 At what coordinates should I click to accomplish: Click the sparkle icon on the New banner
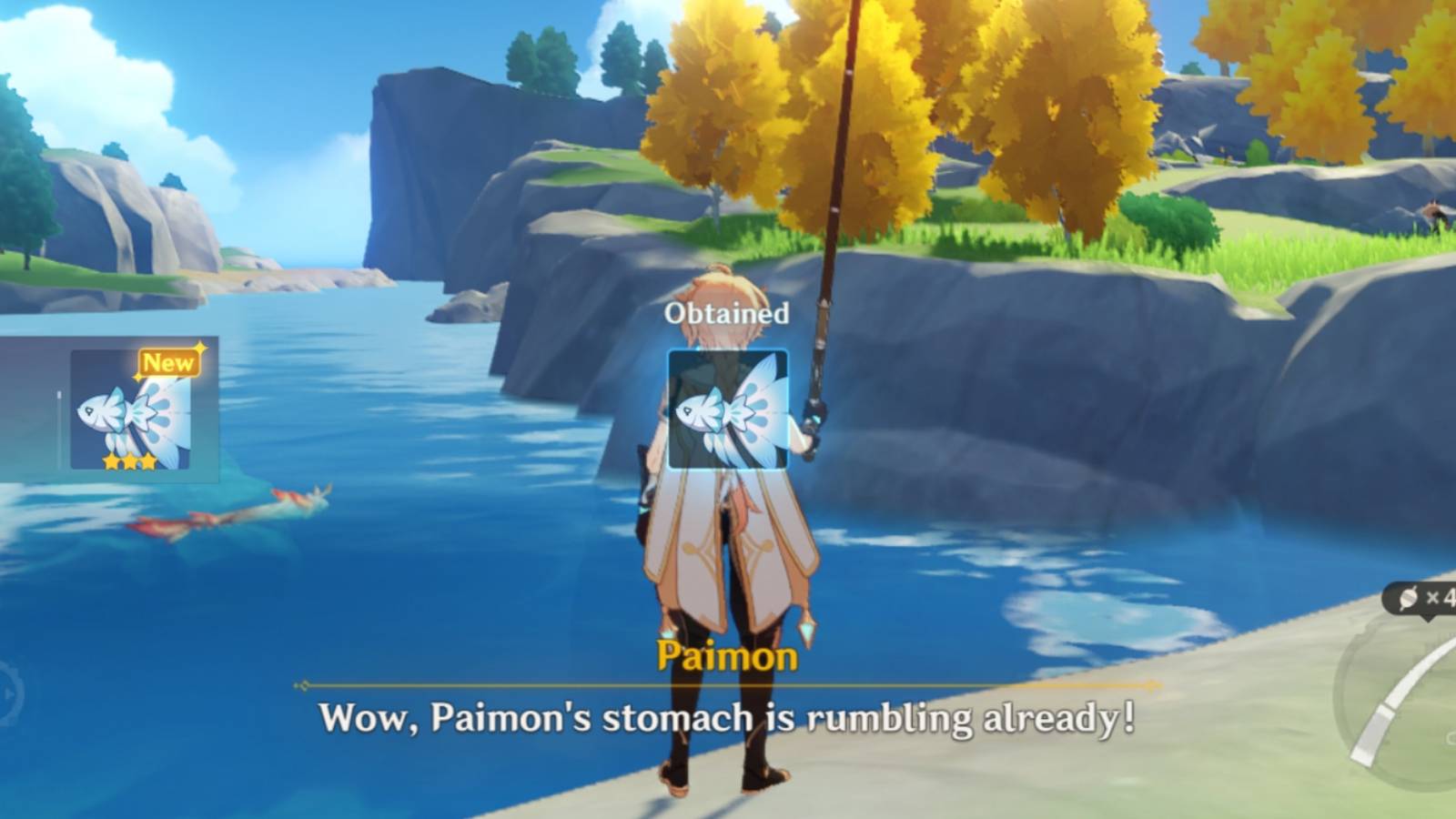coord(199,347)
